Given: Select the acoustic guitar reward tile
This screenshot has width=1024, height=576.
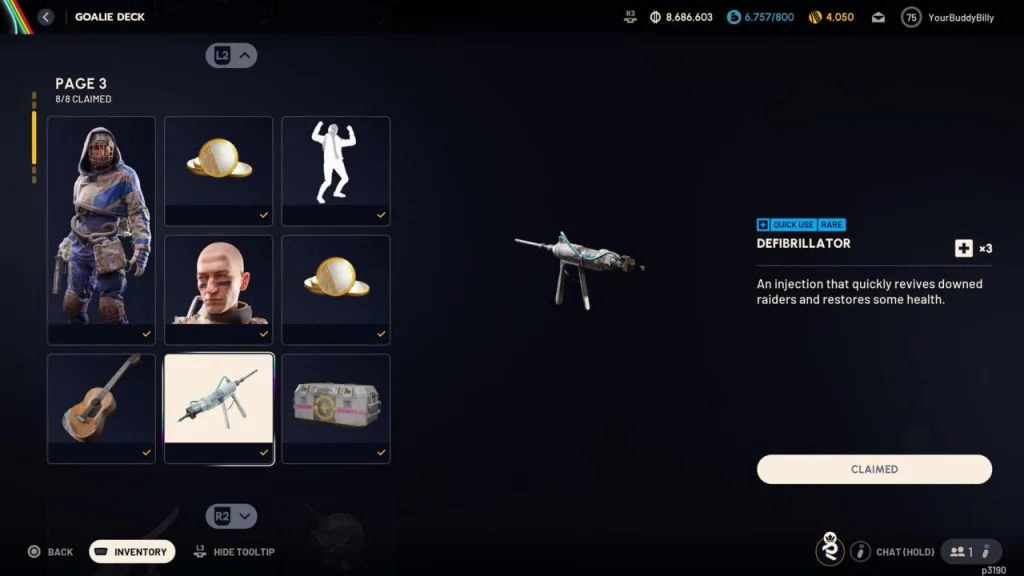Looking at the screenshot, I should pos(101,408).
